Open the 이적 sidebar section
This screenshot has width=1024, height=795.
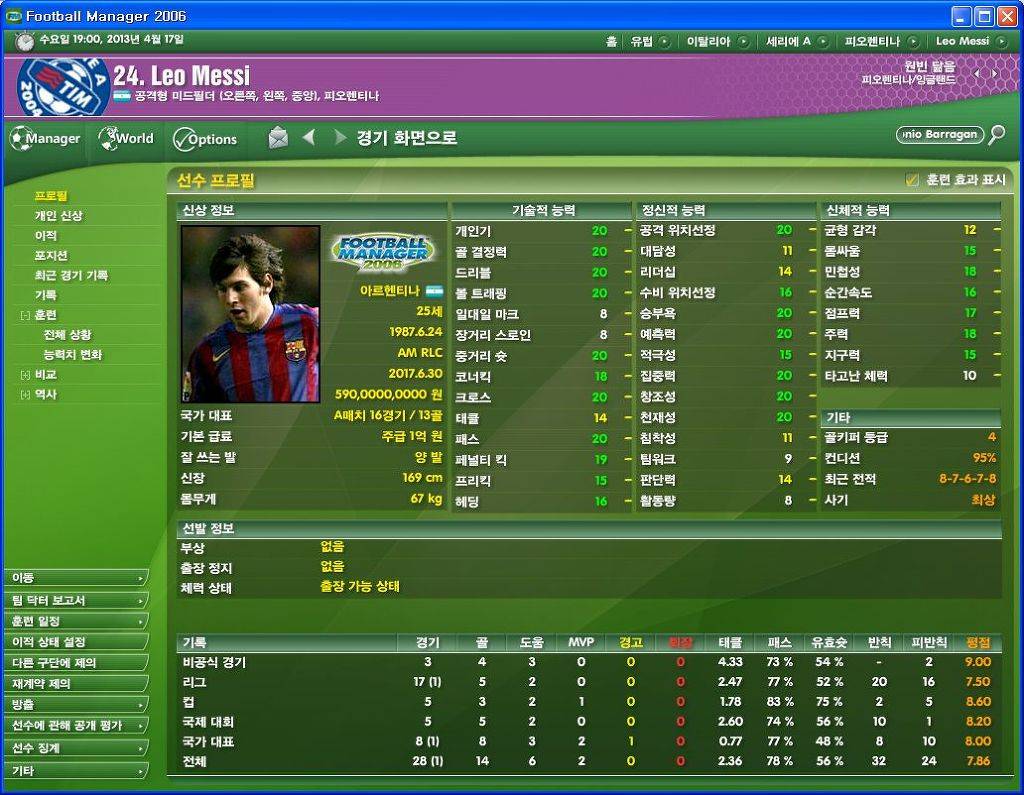[x=46, y=236]
